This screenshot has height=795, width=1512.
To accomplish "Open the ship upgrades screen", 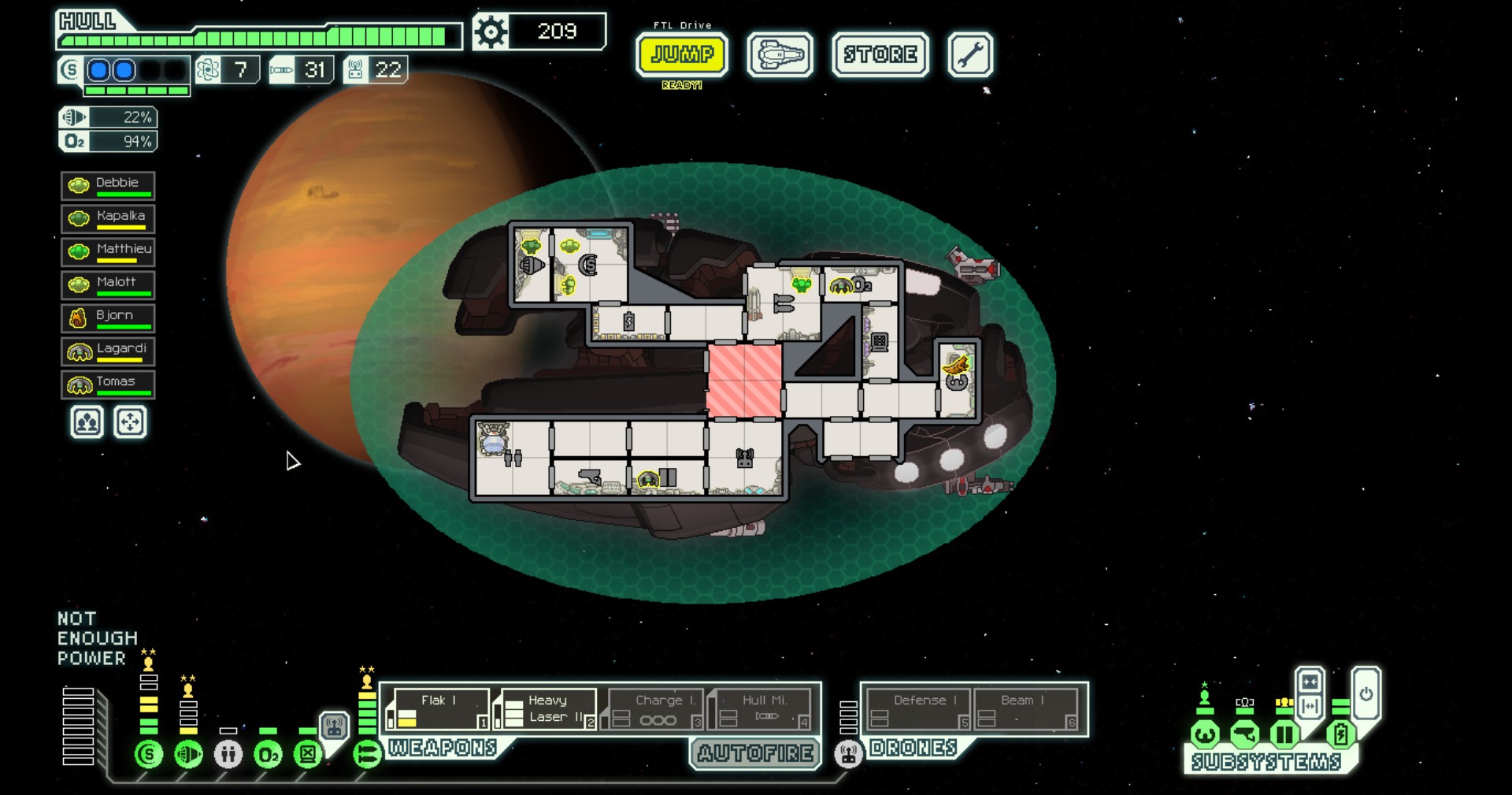I will 780,54.
